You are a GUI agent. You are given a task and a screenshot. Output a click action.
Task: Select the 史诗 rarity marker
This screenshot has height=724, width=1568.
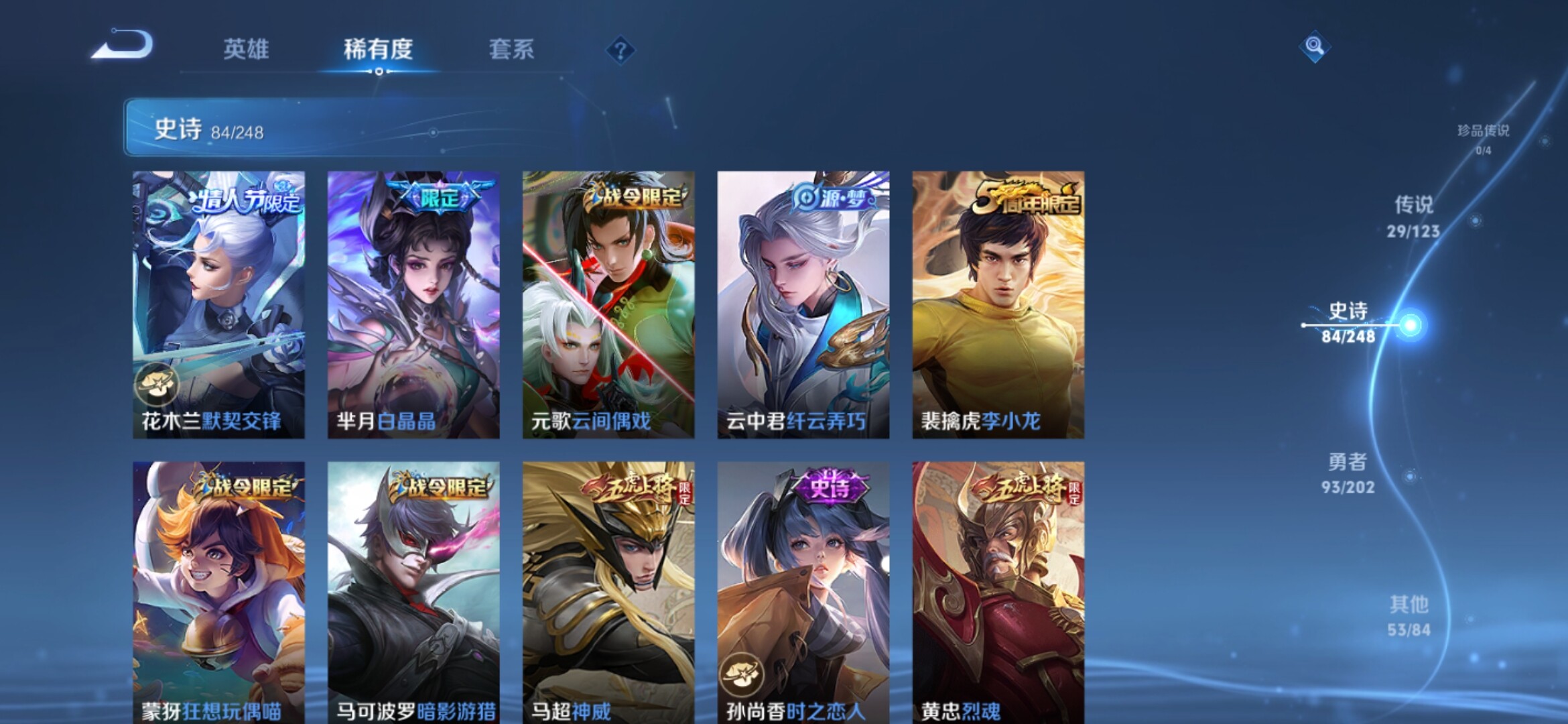1349,322
